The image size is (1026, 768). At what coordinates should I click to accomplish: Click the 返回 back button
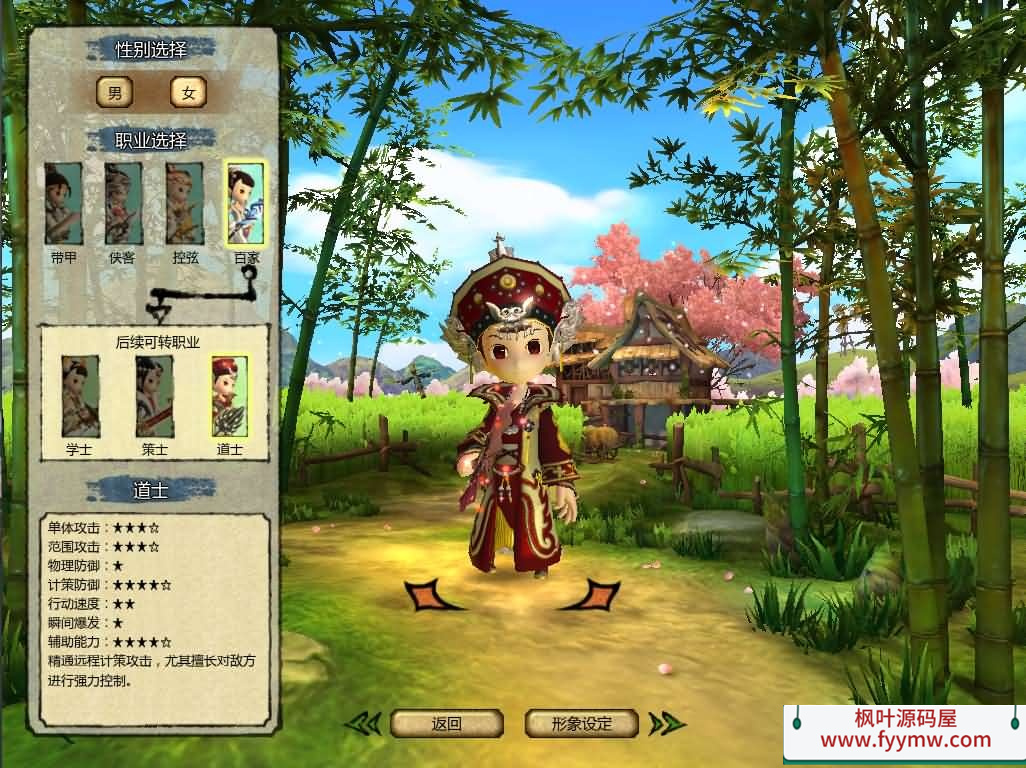pyautogui.click(x=446, y=723)
